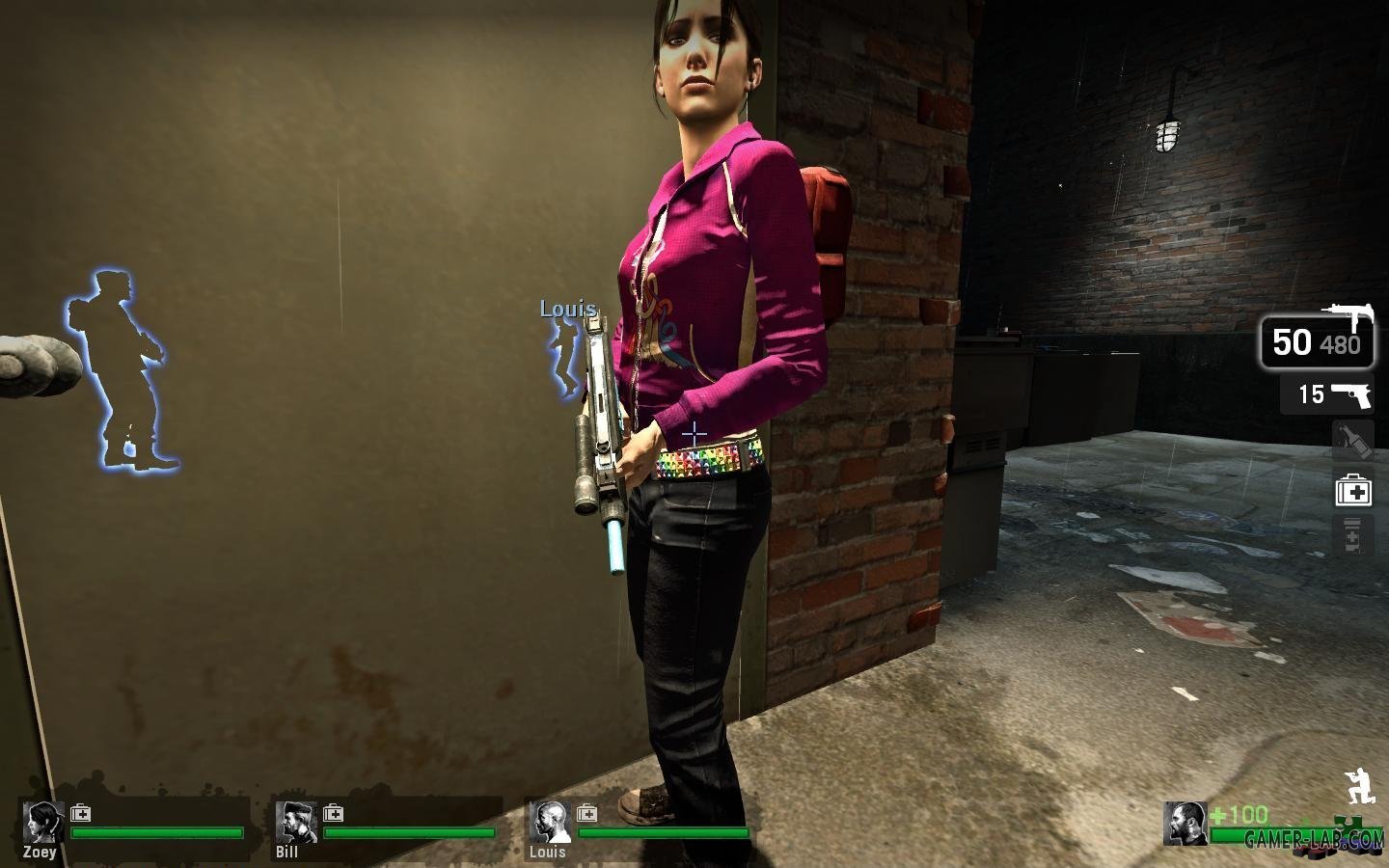Viewport: 1389px width, 868px height.
Task: Switch to the pistol slot
Action: (x=1326, y=393)
